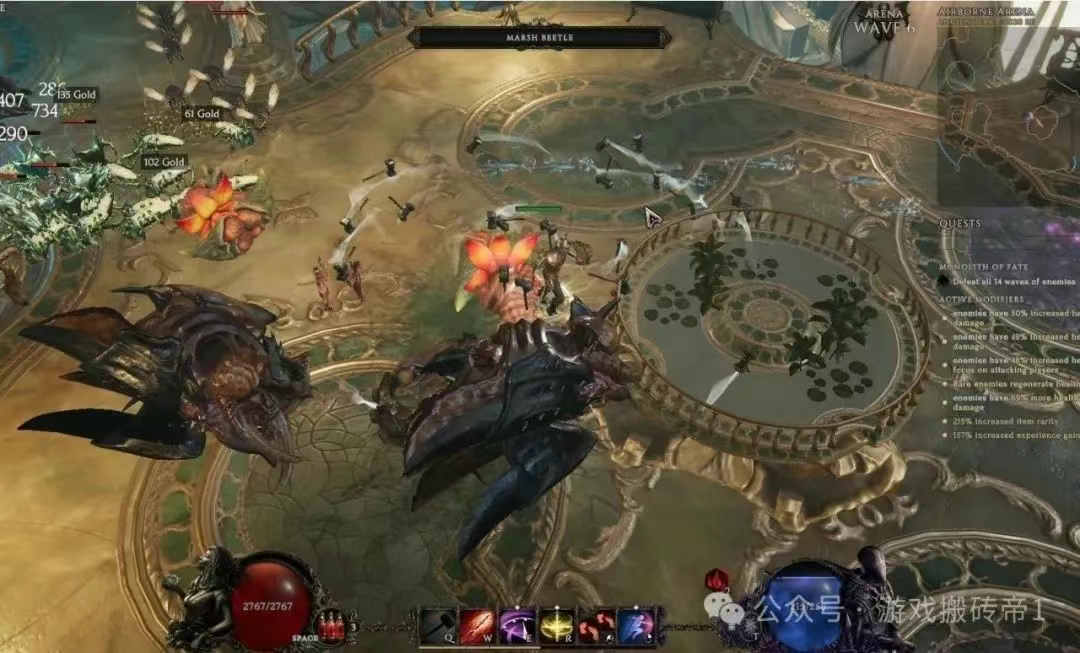The image size is (1080, 653).
Task: Click the Quests tracker header
Action: pos(960,223)
